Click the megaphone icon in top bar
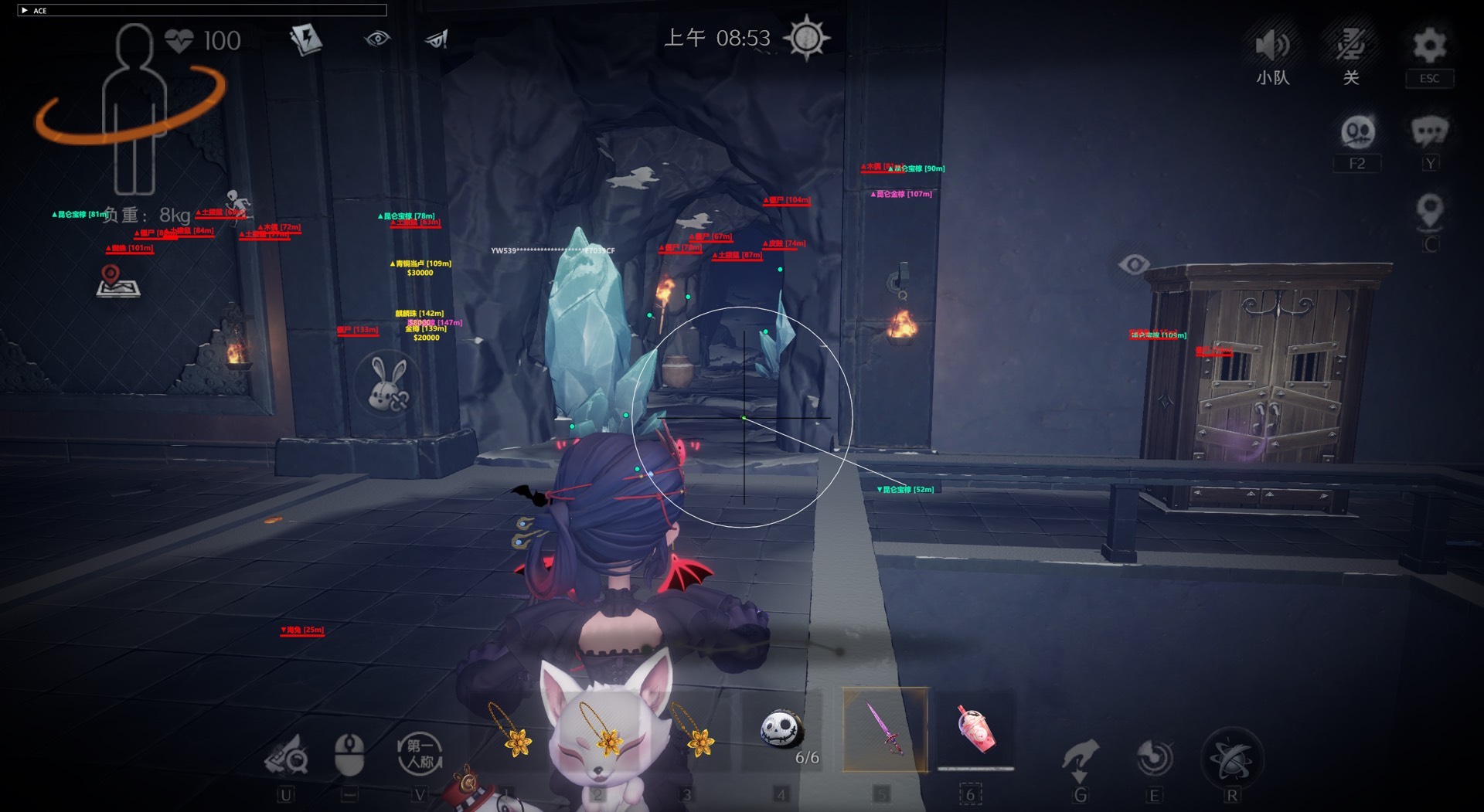This screenshot has width=1484, height=812. point(437,39)
